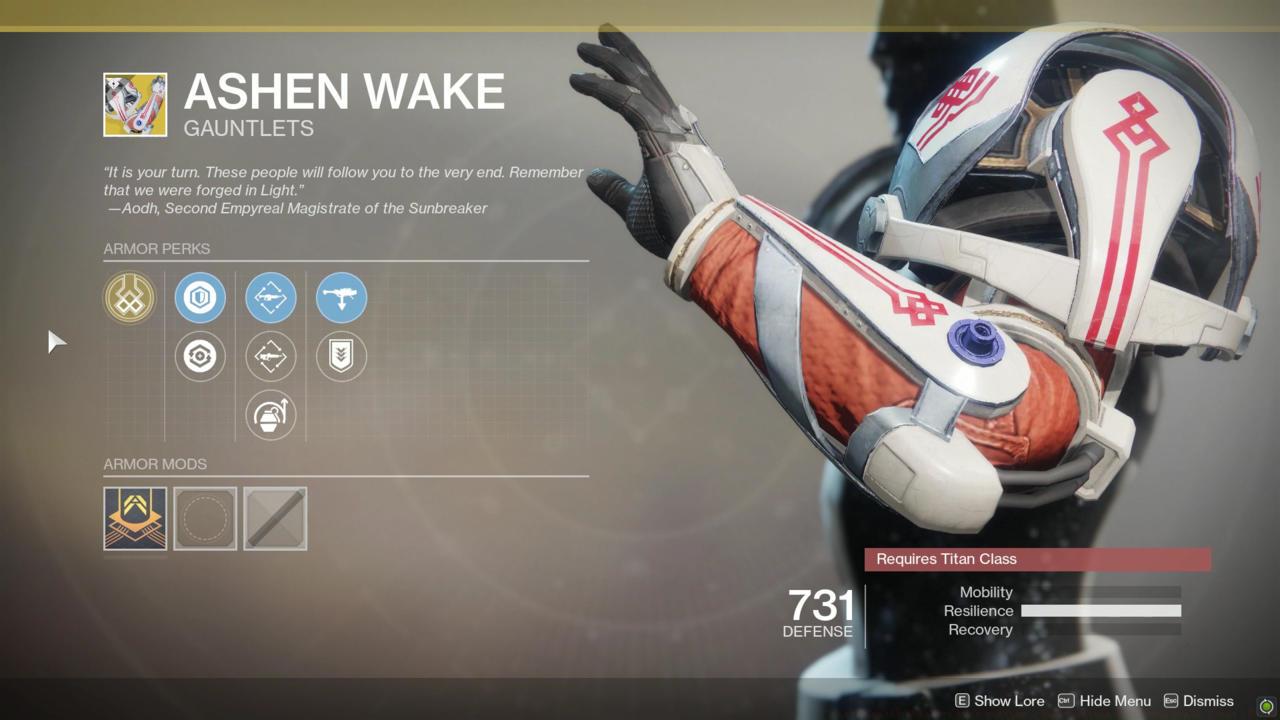Viewport: 1280px width, 720px height.
Task: Open the equipped orange armor mod slot
Action: tap(135, 518)
